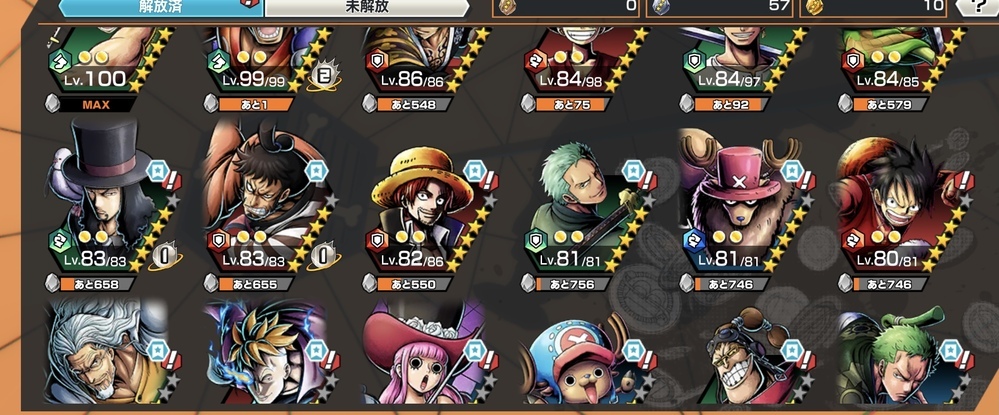Switch to the 未解放 tab
The image size is (999, 415).
tap(365, 8)
